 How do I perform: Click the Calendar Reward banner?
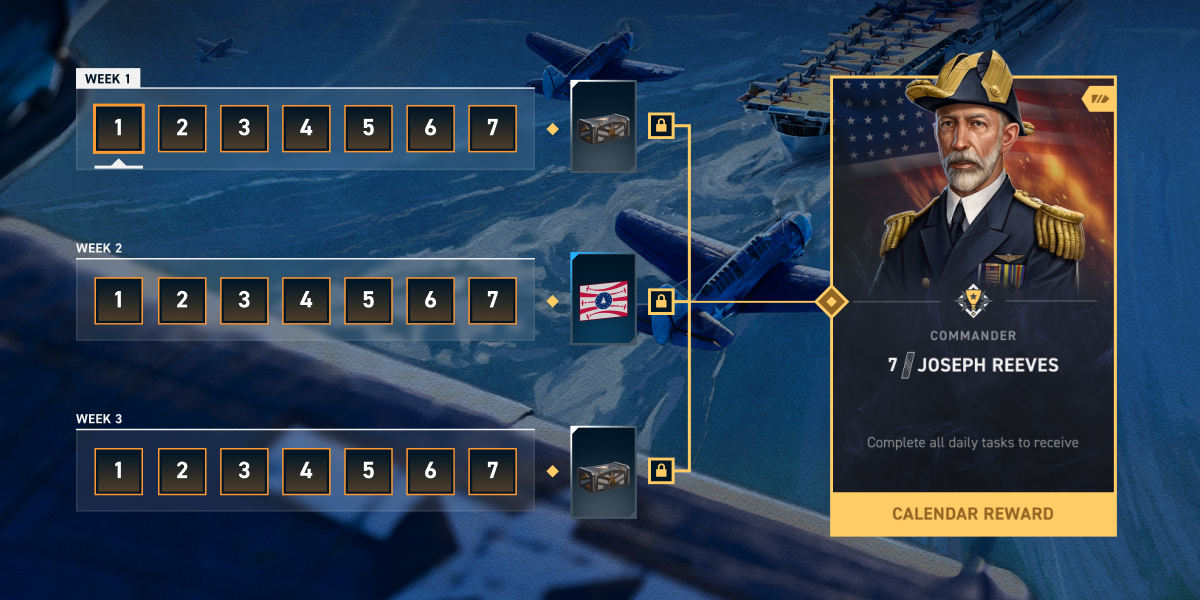coord(973,514)
